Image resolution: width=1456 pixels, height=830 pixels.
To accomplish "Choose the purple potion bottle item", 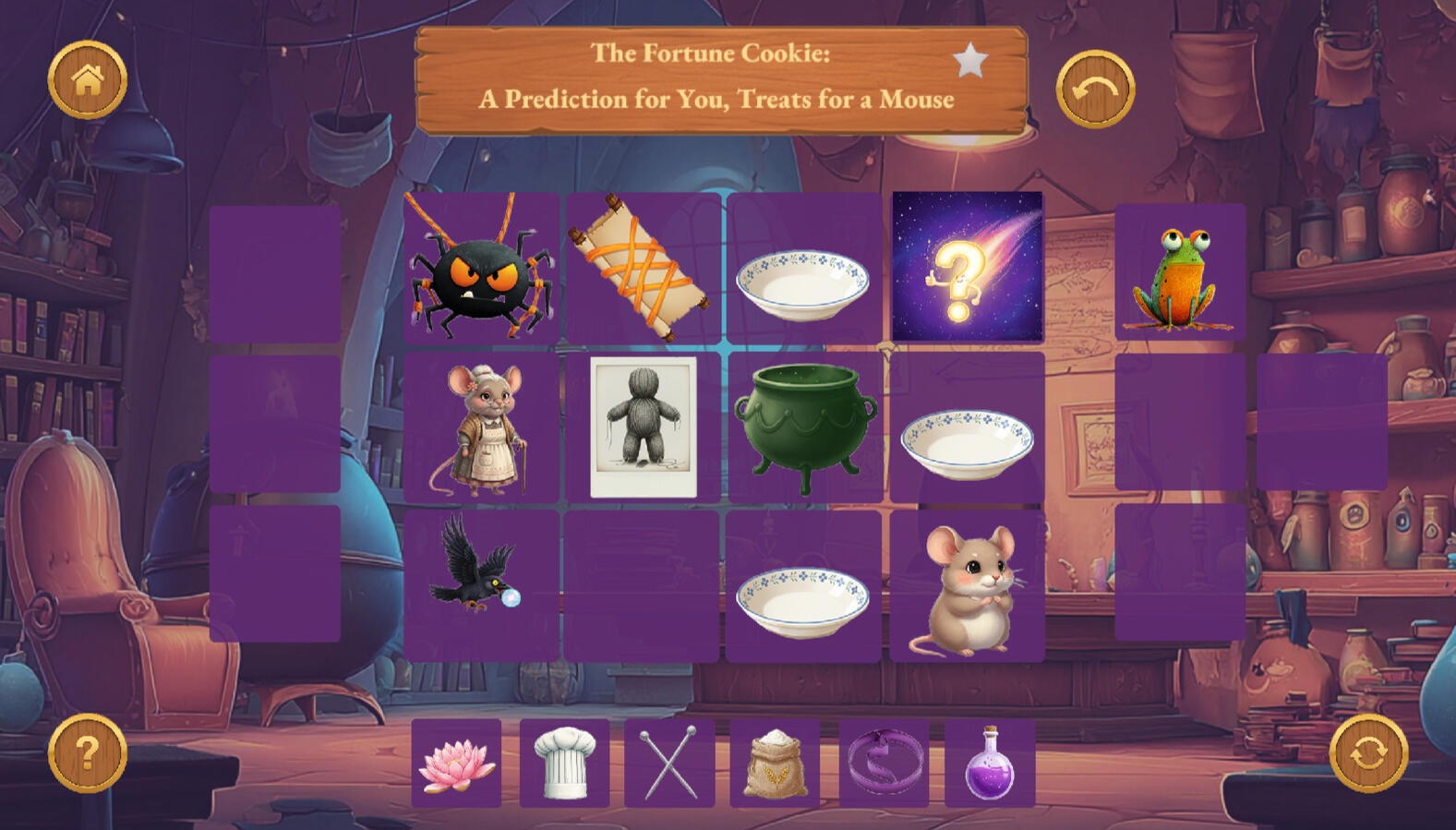I will click(x=990, y=764).
